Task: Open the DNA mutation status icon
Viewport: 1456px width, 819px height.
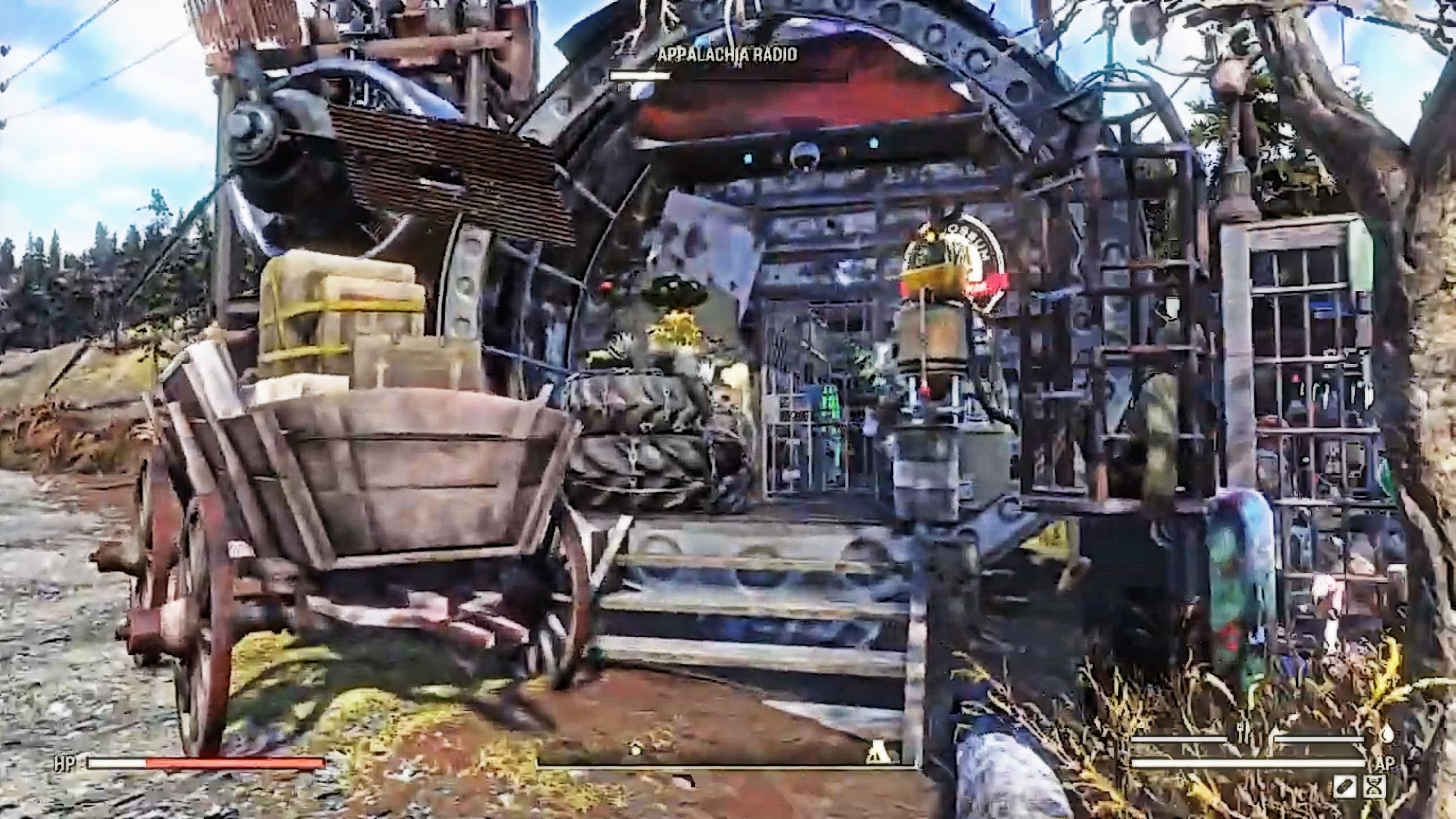Action: [1374, 788]
